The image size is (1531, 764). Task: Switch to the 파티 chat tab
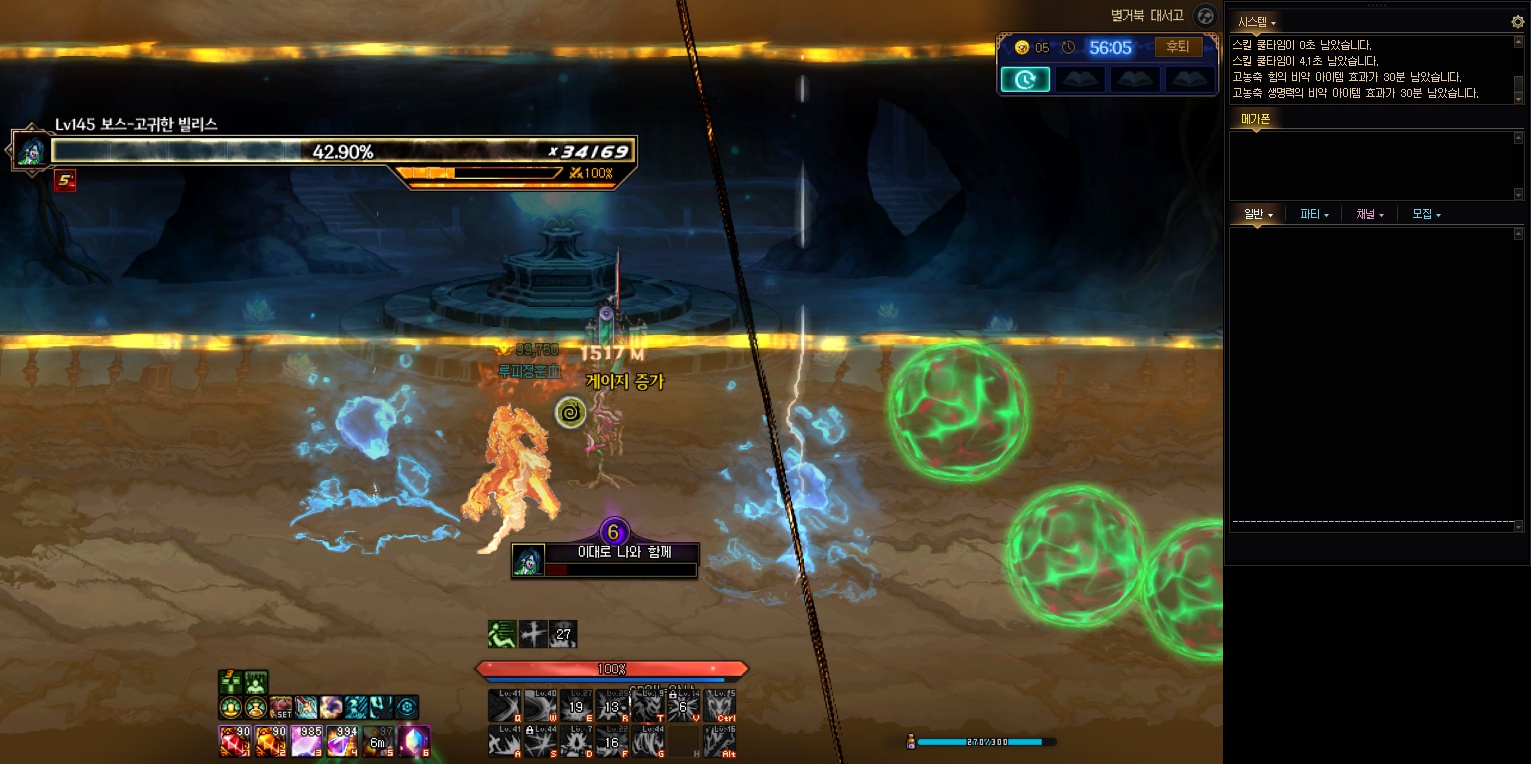coord(1314,214)
